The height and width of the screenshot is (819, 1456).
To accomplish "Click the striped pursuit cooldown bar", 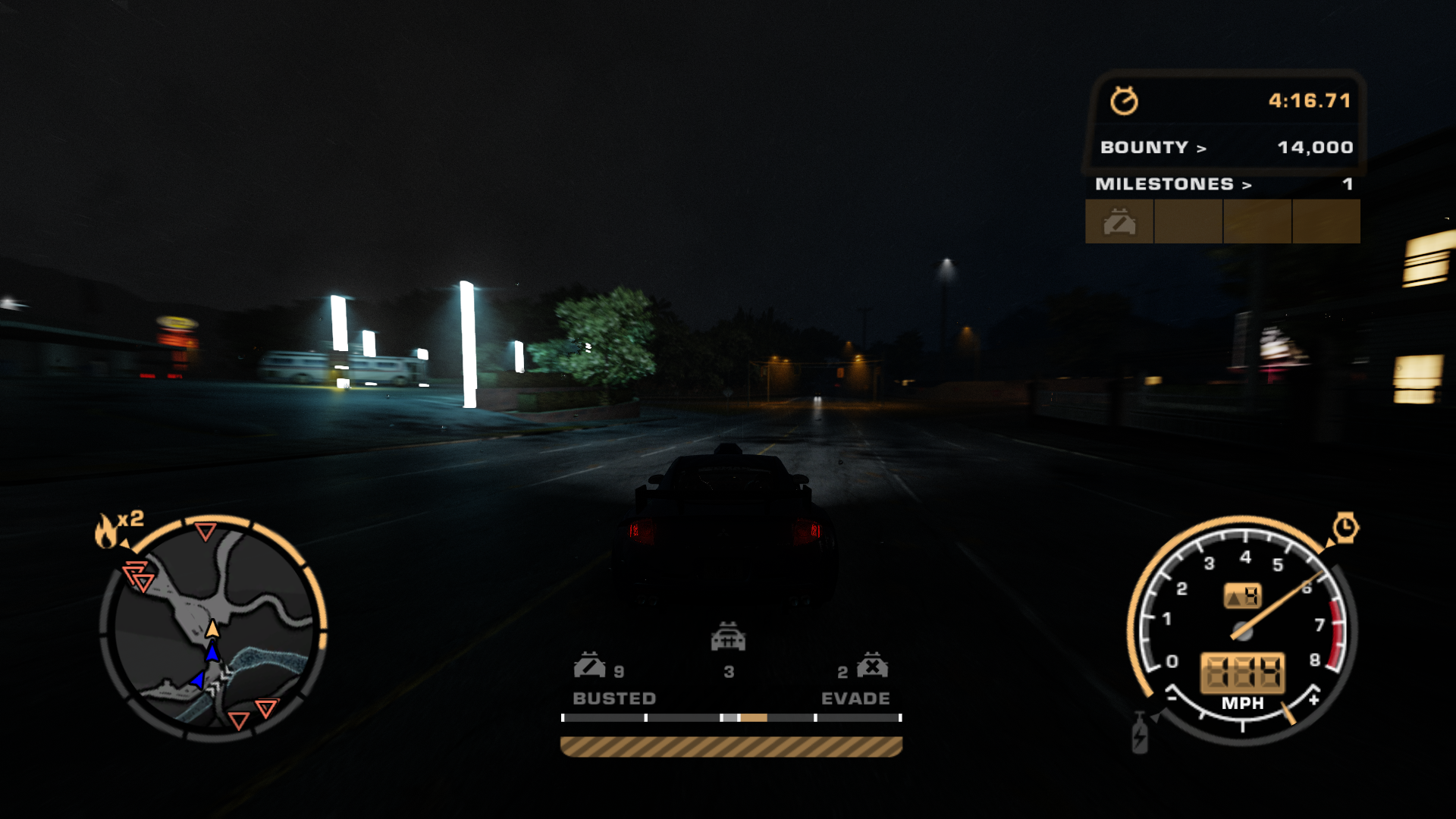I will click(731, 747).
